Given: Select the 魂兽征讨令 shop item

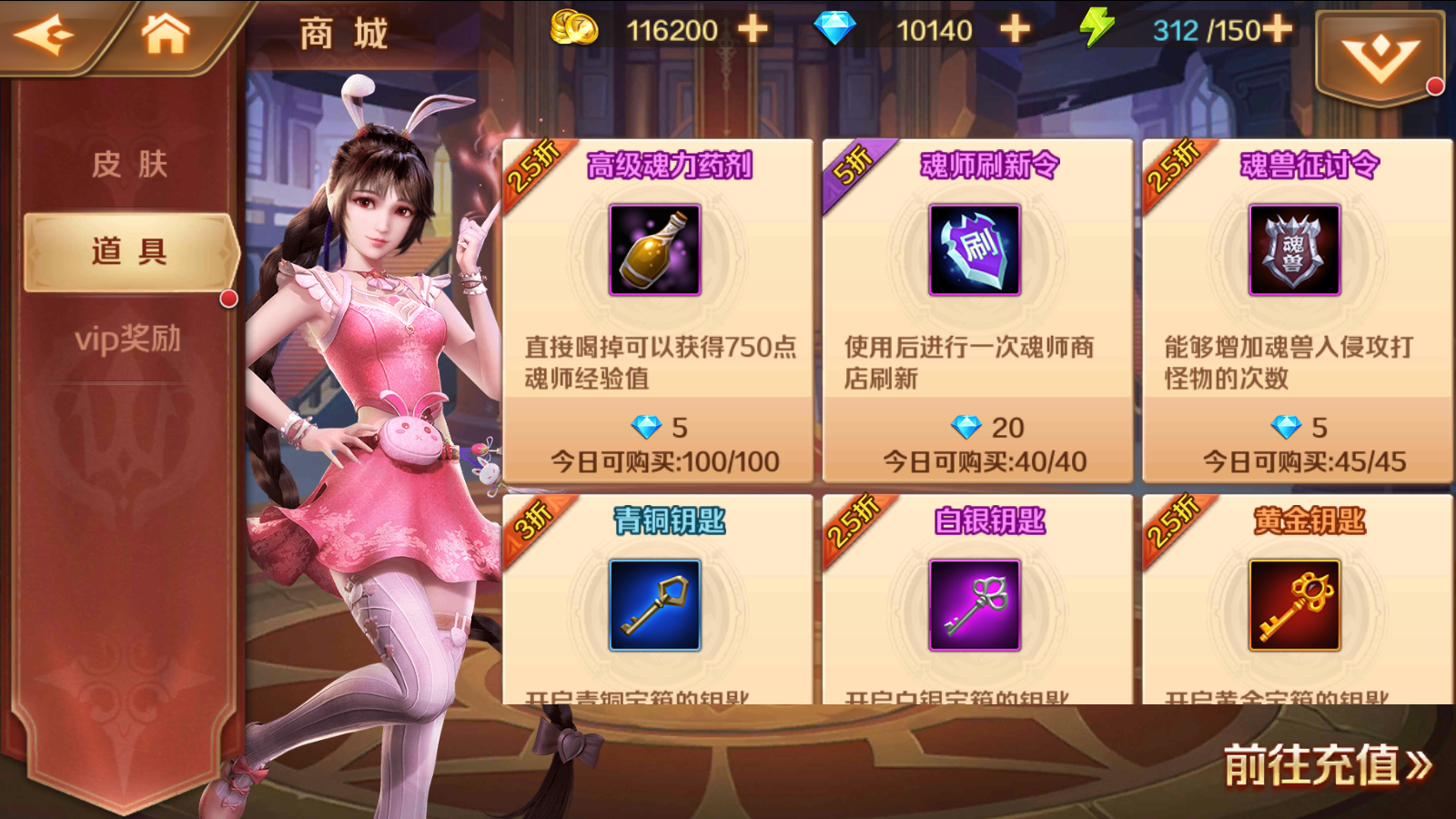Looking at the screenshot, I should pyautogui.click(x=1297, y=310).
